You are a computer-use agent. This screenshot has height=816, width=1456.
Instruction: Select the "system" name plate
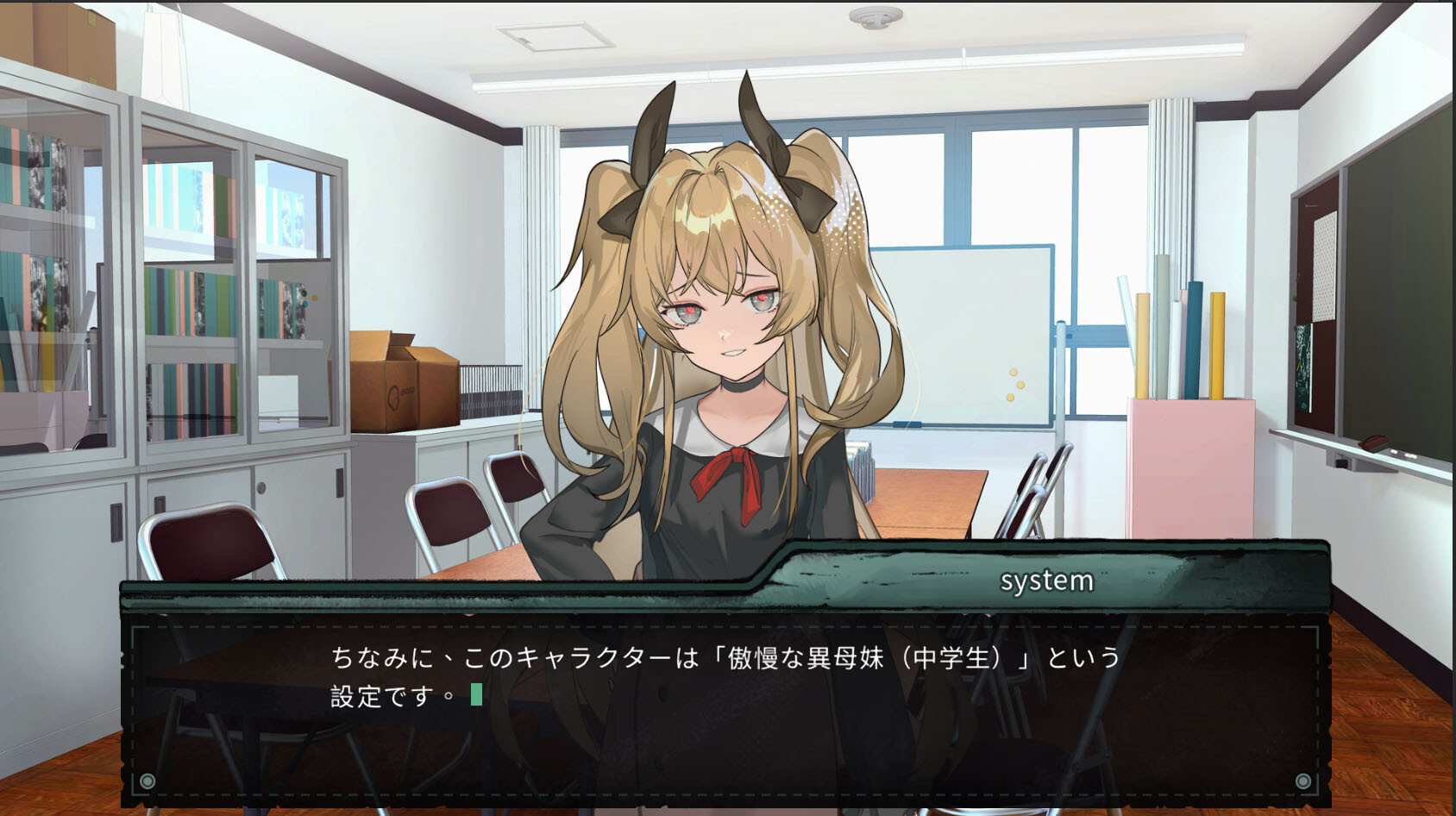[1048, 581]
